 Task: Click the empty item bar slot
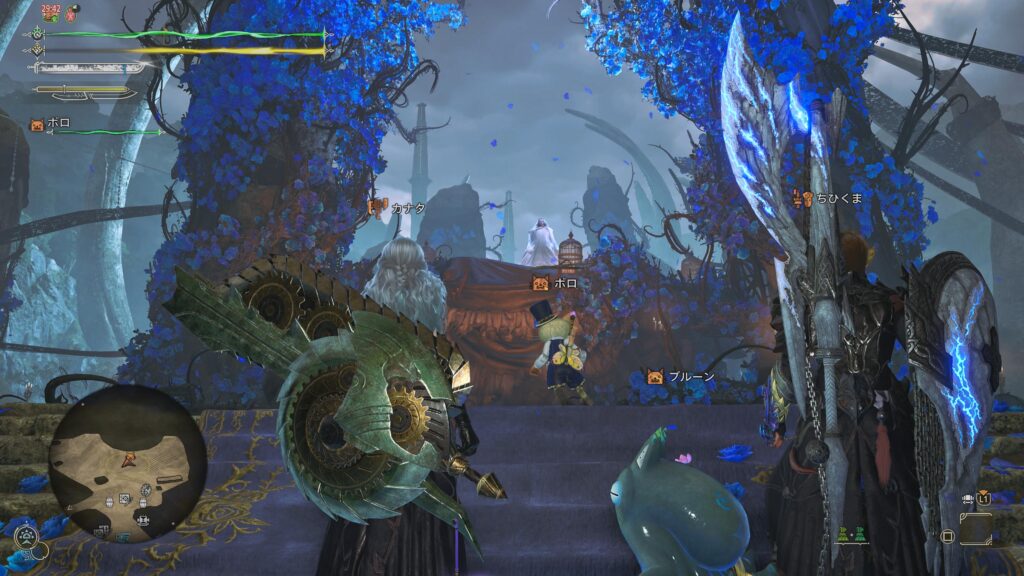975,527
